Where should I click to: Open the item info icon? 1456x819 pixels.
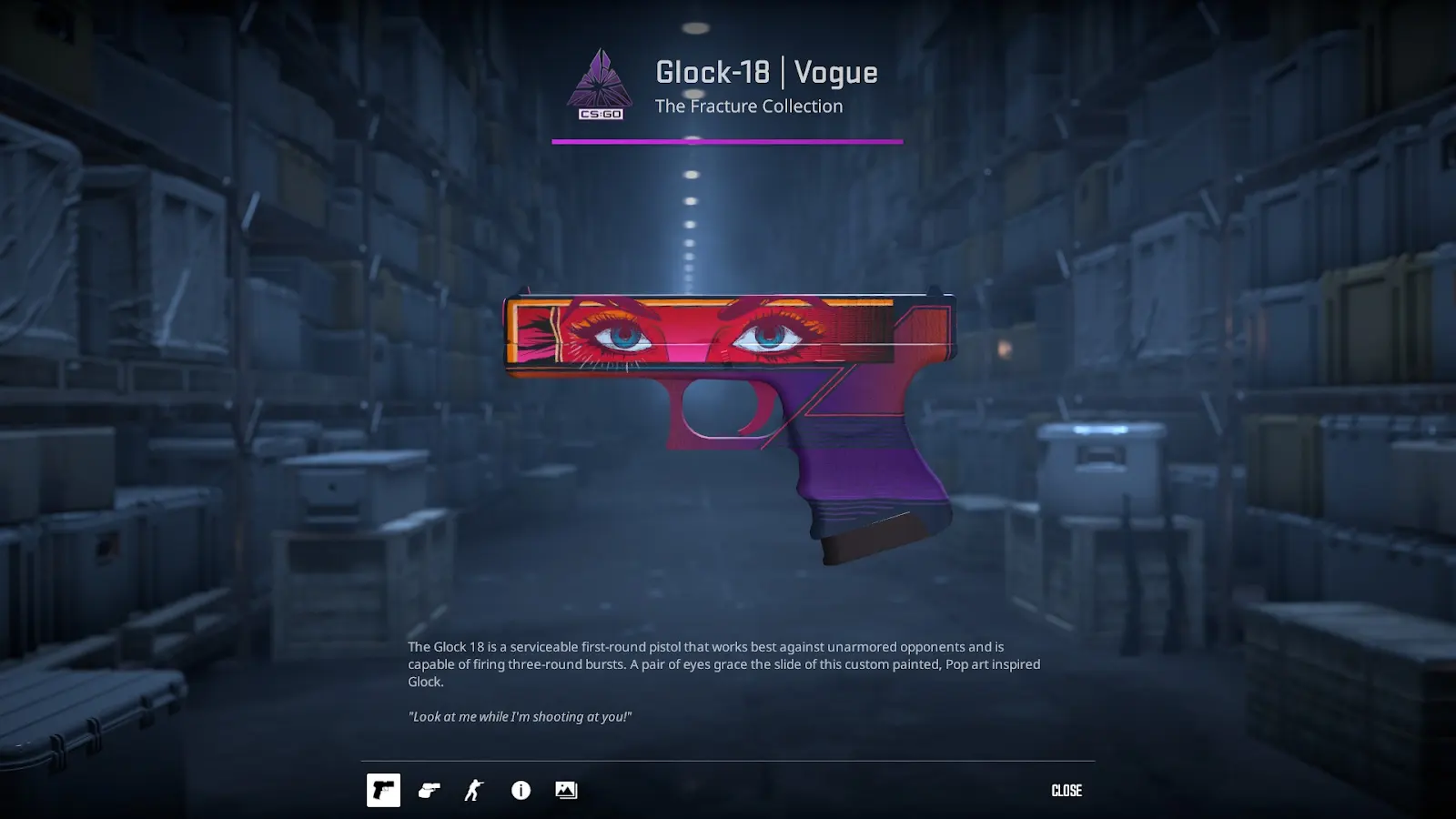click(x=521, y=790)
